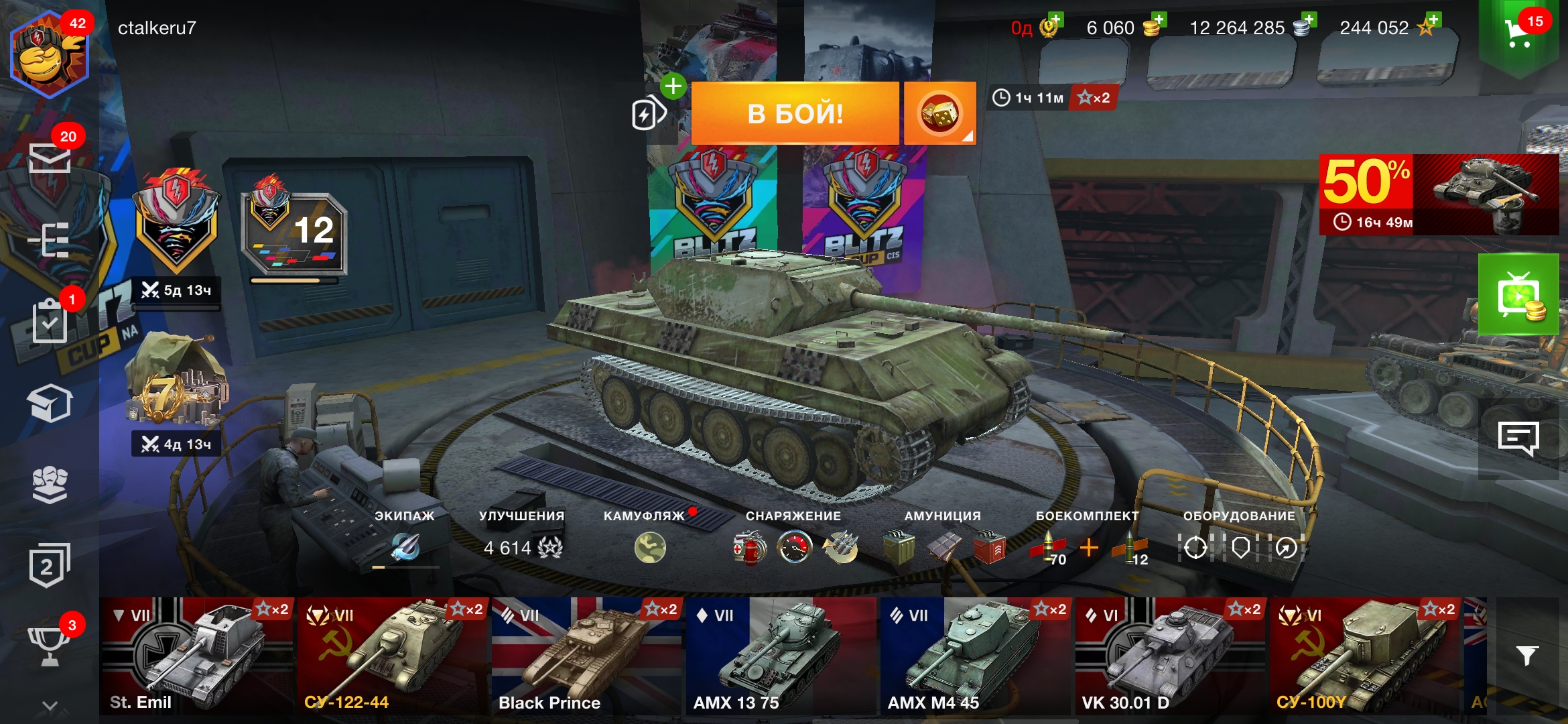Select the AMX 13 75 tank
The height and width of the screenshot is (724, 1568).
point(781,655)
